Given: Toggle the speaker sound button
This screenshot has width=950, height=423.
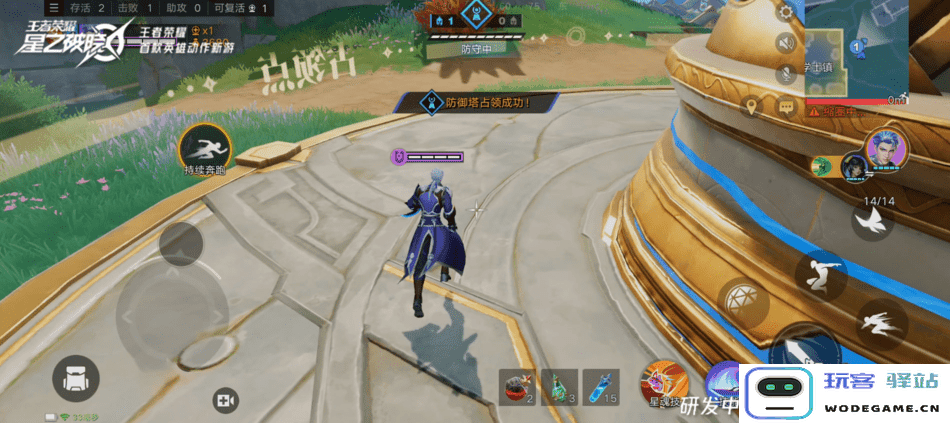Looking at the screenshot, I should coord(786,43).
